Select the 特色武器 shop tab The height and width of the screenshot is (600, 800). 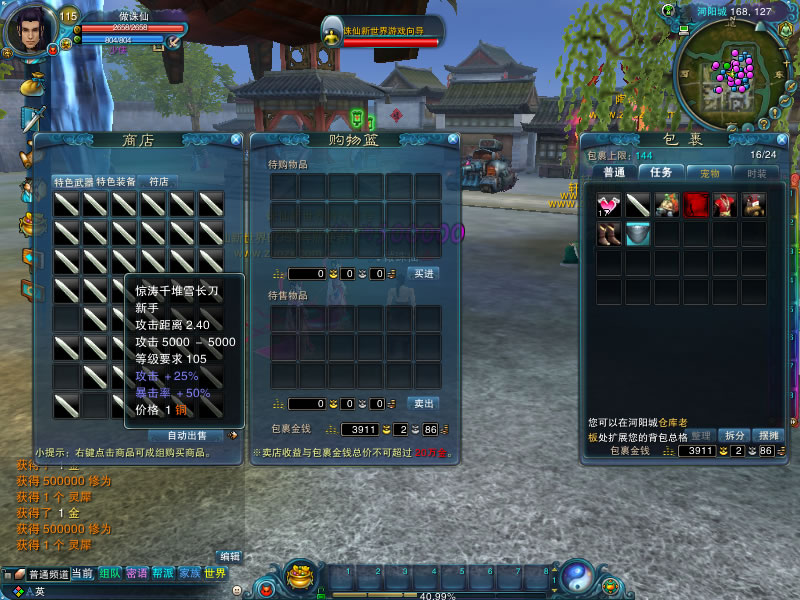coord(73,182)
